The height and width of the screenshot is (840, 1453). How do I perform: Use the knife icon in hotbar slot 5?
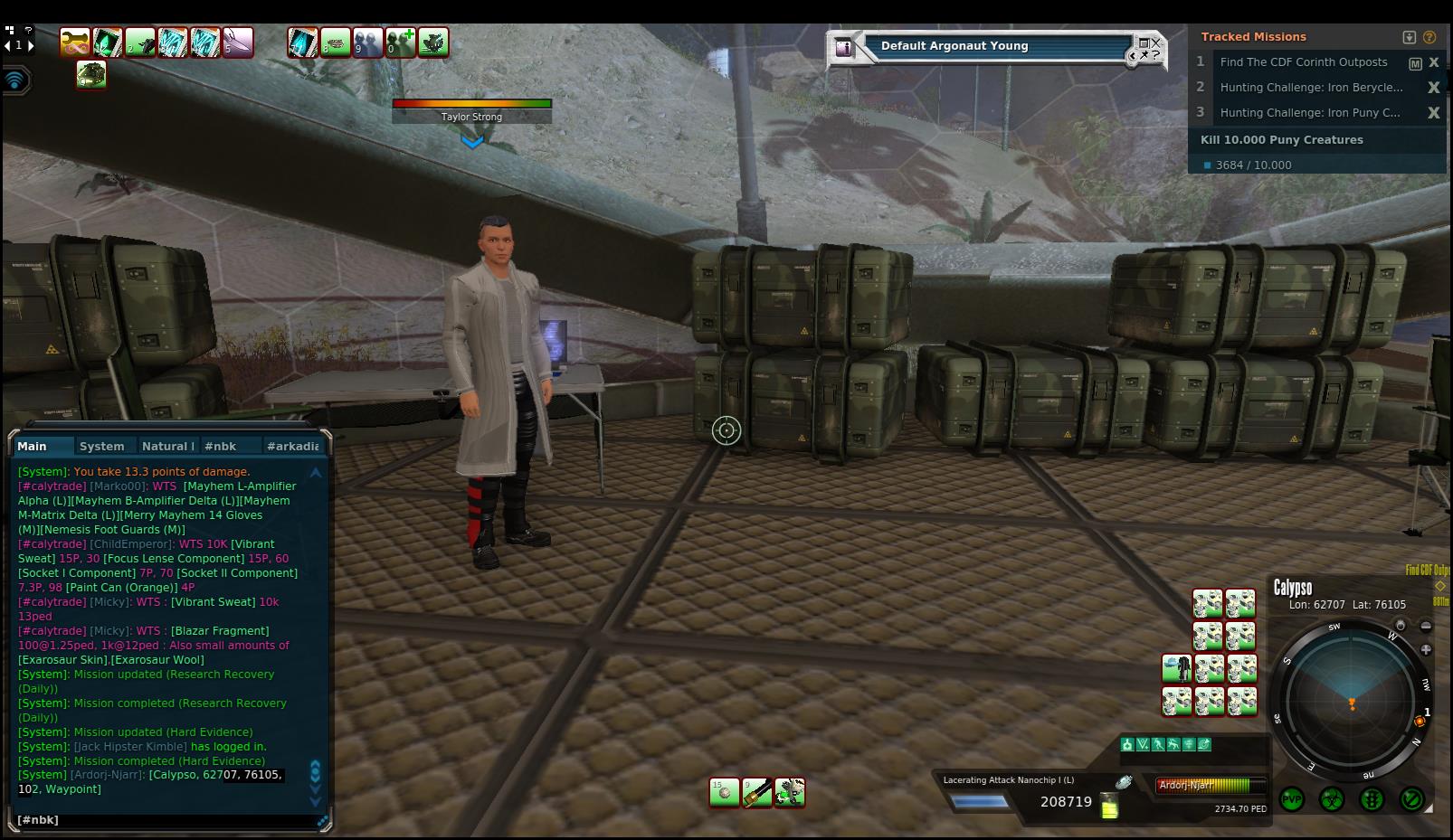coord(238,42)
